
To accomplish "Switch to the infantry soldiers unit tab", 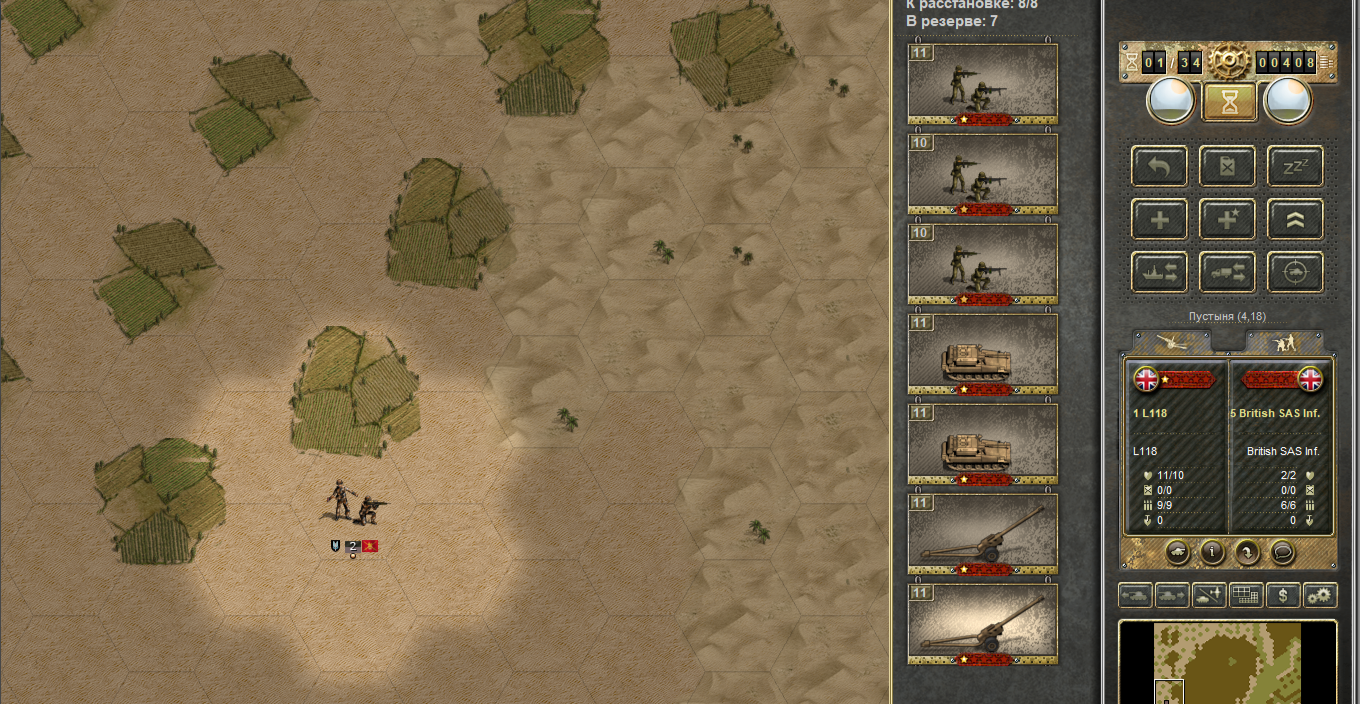I will [1283, 342].
